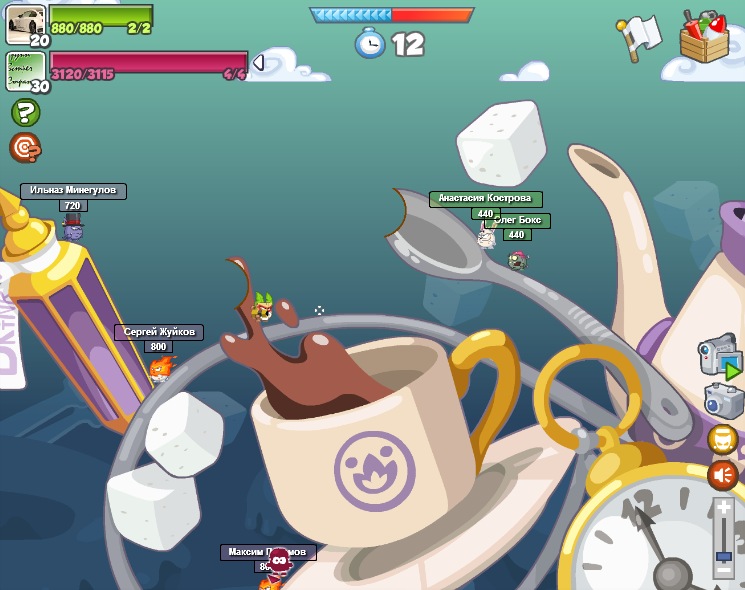Click the orange target hint icon
Image resolution: width=745 pixels, height=590 pixels.
click(x=25, y=148)
